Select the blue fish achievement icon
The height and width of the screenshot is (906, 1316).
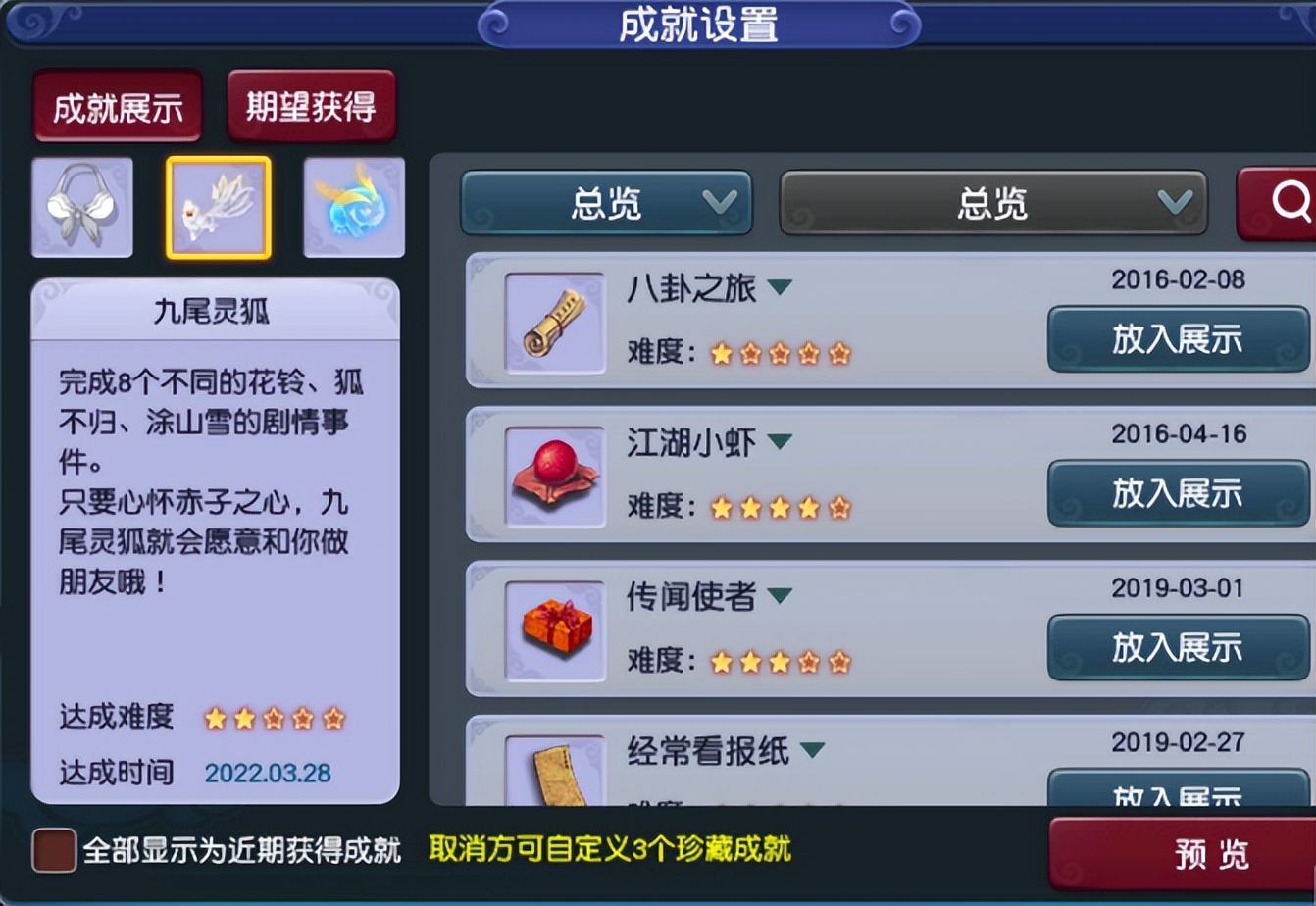[353, 206]
